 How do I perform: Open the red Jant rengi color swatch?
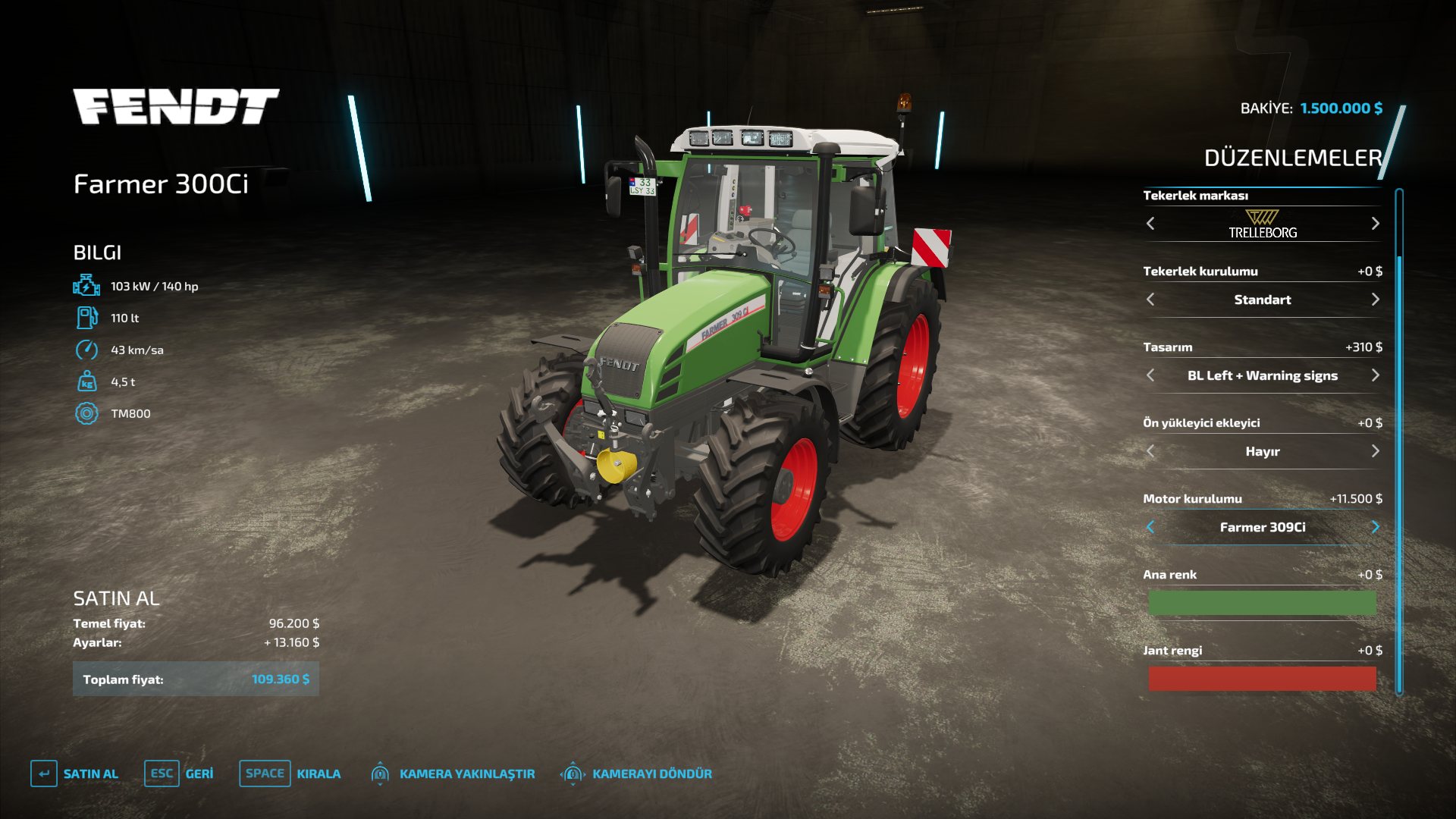1262,679
